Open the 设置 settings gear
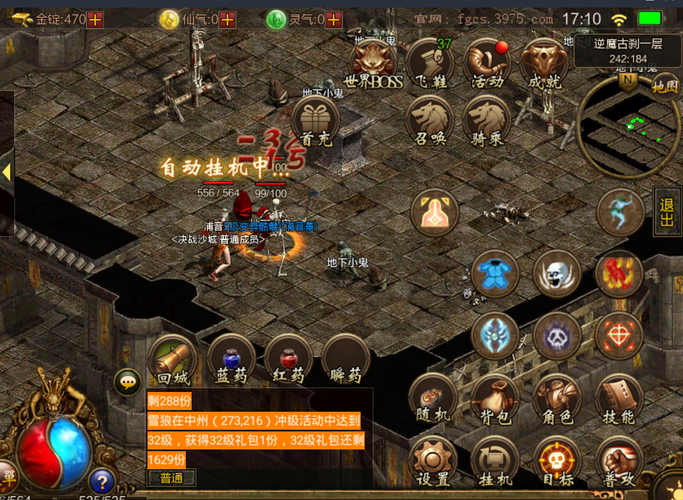 coord(433,462)
